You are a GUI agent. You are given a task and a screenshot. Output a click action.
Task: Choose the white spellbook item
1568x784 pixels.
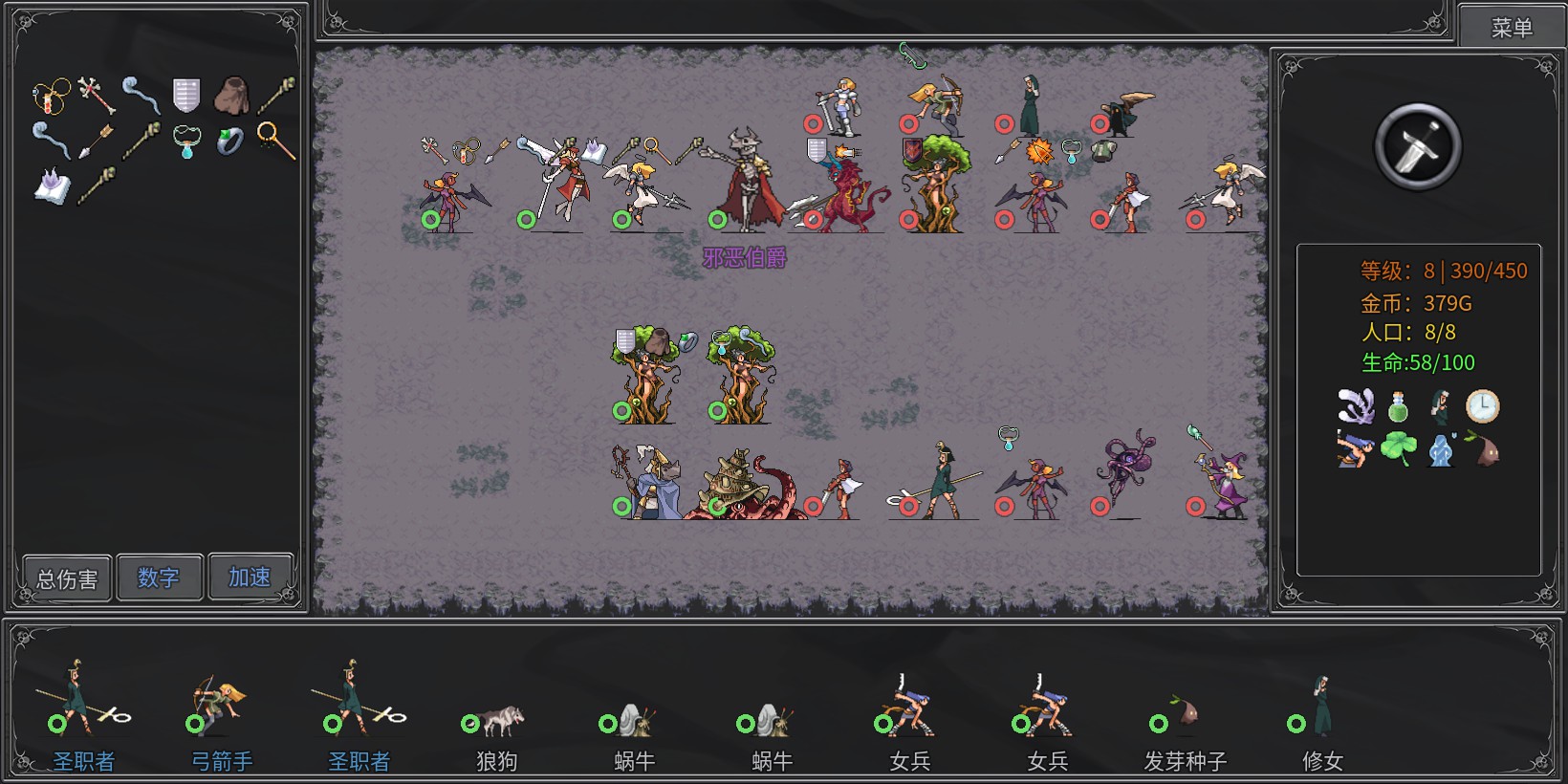(52, 185)
